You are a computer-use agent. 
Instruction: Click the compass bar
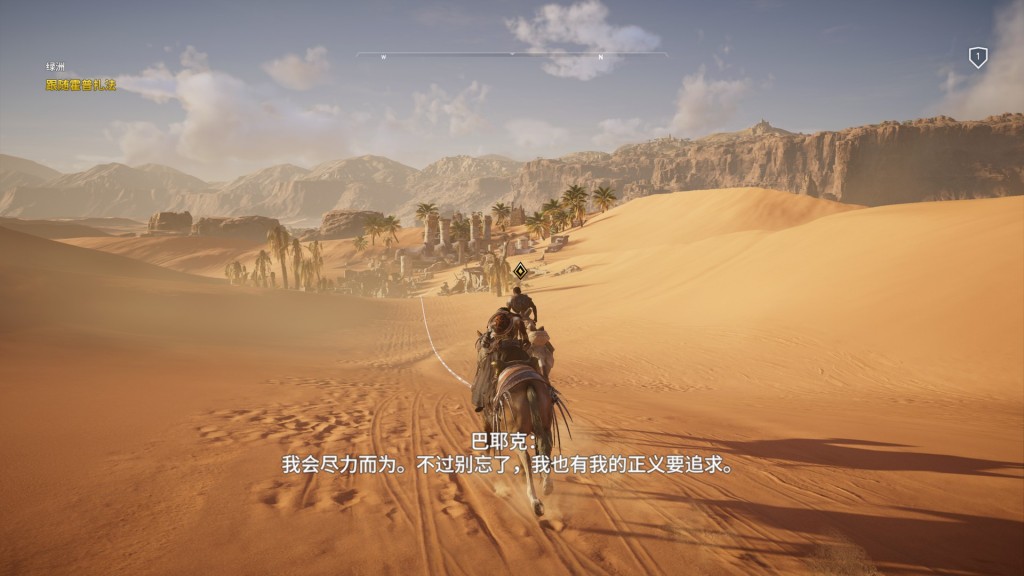click(512, 55)
